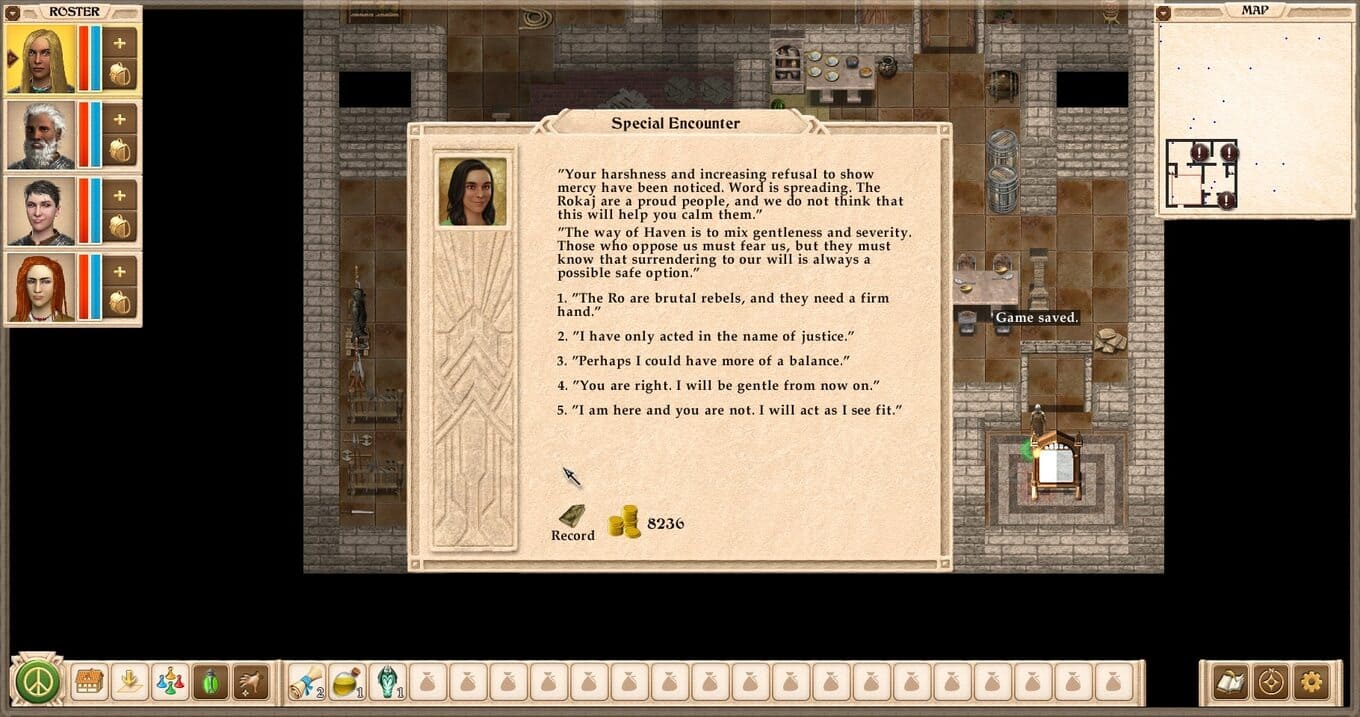Choose the short dark-haired character portrait

click(42, 211)
